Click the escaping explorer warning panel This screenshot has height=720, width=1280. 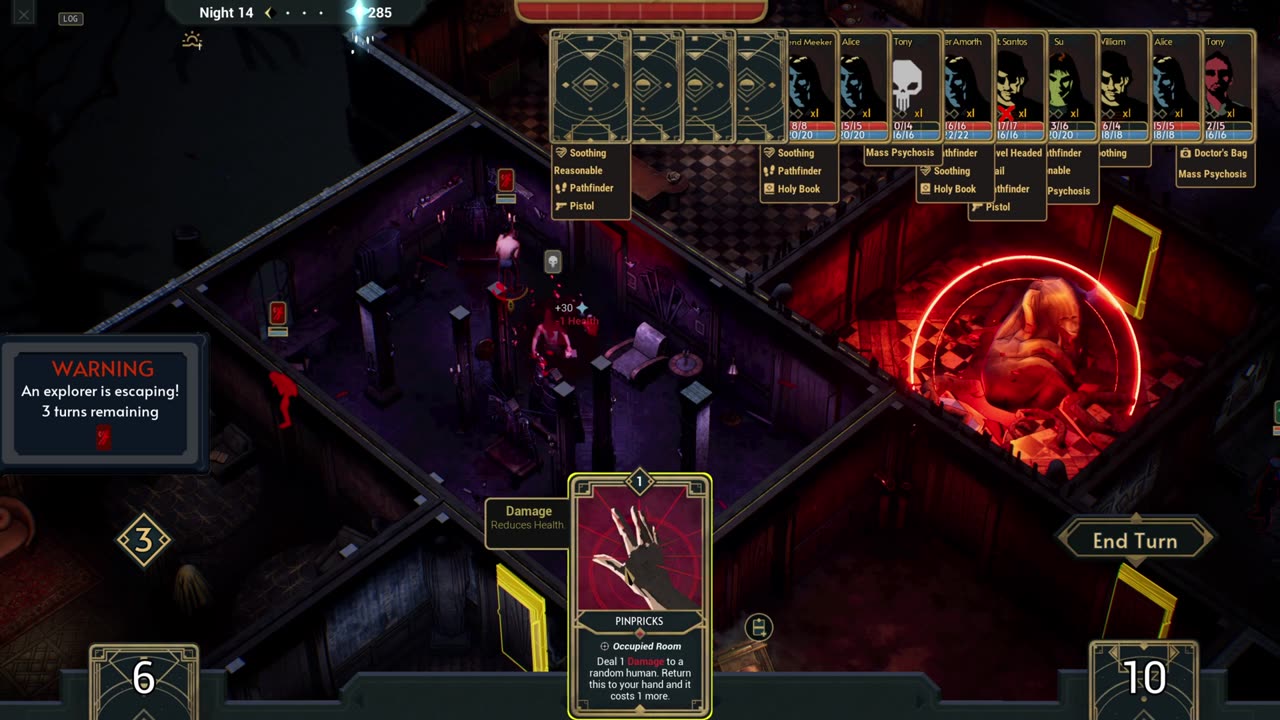pos(103,402)
